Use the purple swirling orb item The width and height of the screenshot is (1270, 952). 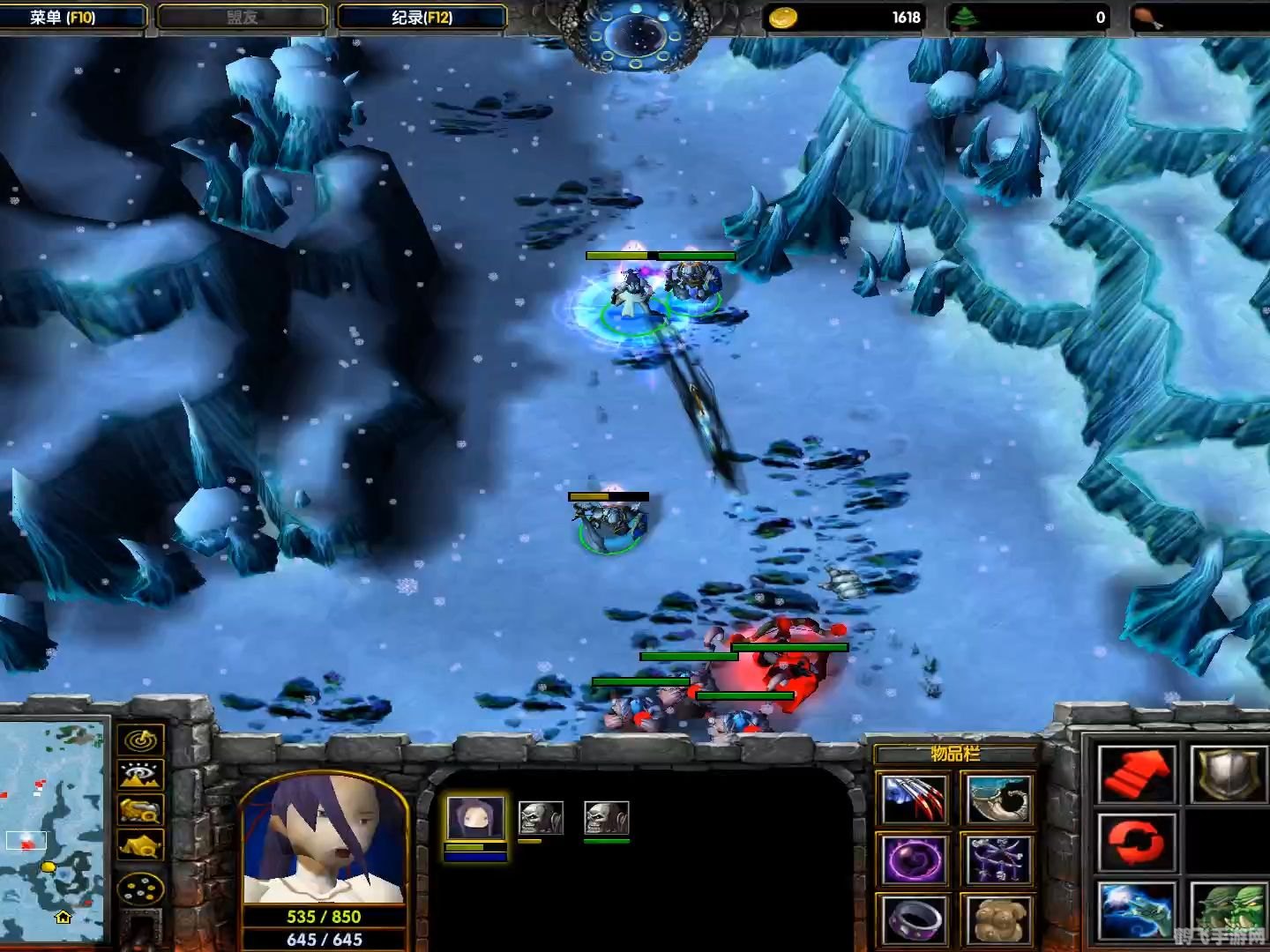coord(915,859)
